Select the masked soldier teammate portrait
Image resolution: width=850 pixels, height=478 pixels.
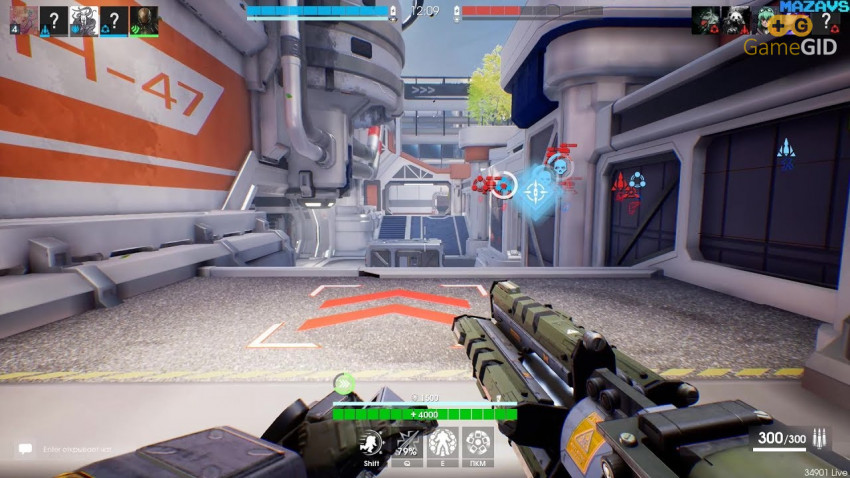point(144,20)
